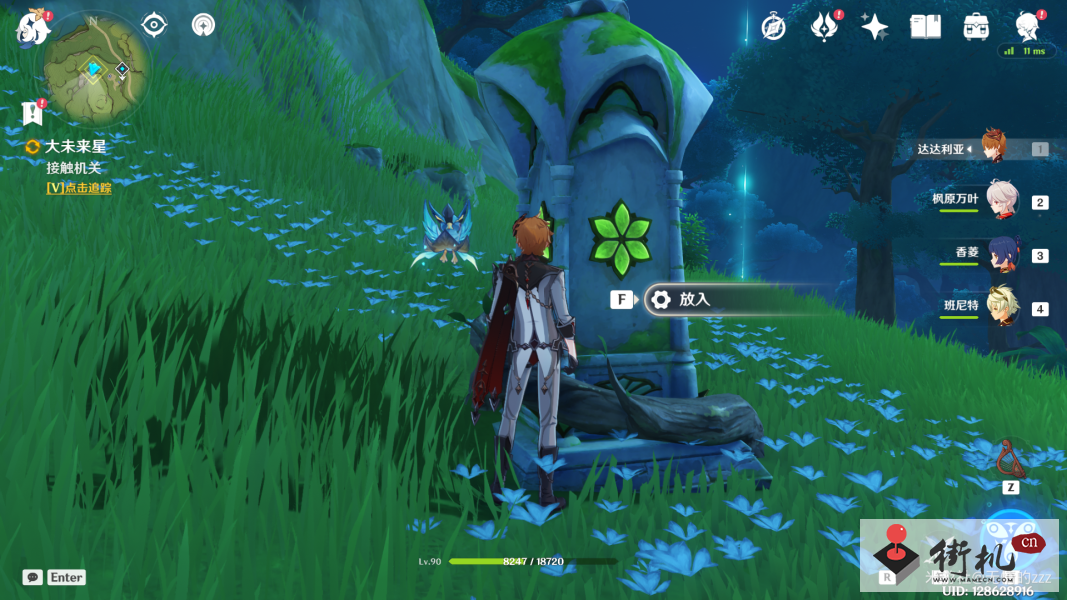1067x600 pixels.
Task: Open the Paimon main menu
Action: click(33, 28)
